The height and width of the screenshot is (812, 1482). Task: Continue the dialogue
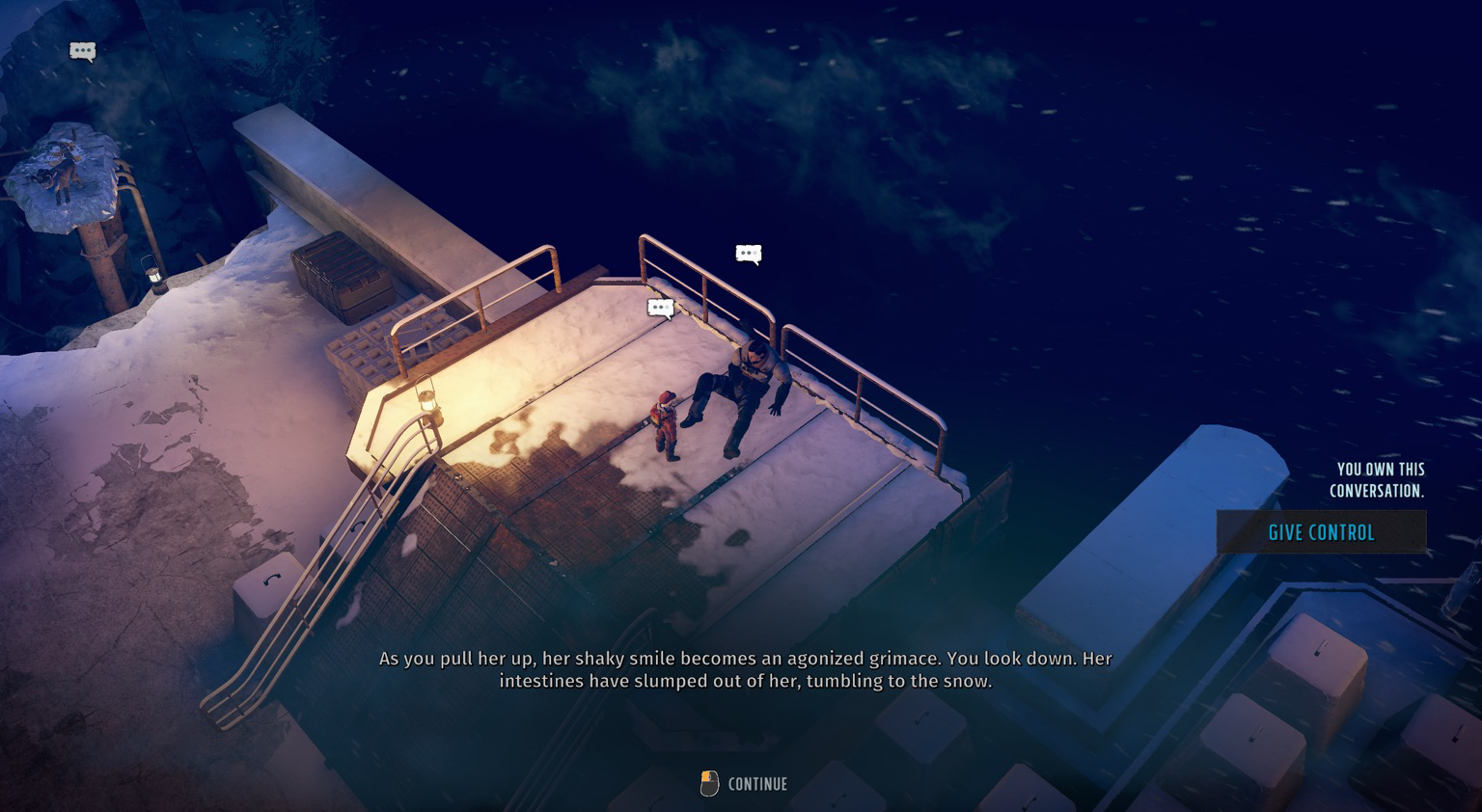pos(744,783)
